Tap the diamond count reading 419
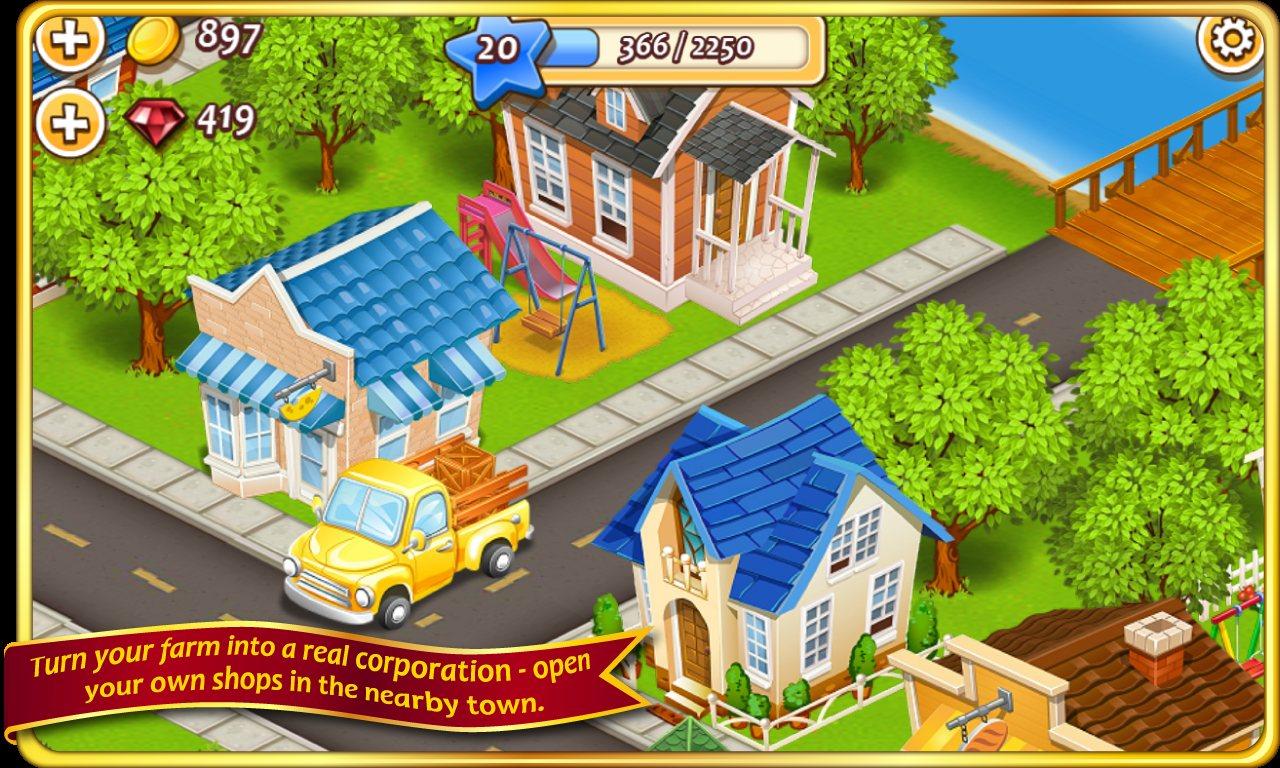Screen dimensions: 1280x768 (228, 118)
